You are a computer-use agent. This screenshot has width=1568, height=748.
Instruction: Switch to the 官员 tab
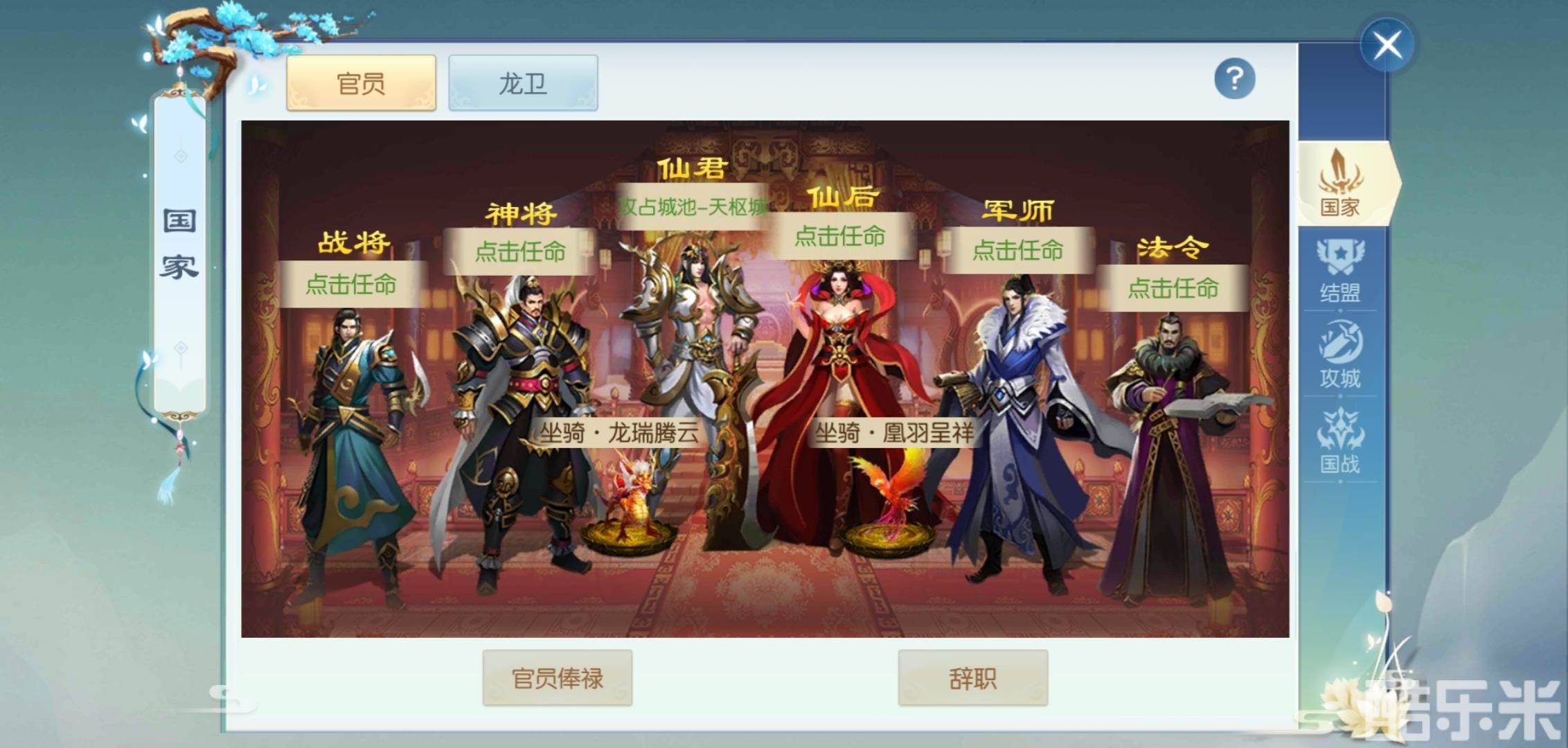click(360, 82)
